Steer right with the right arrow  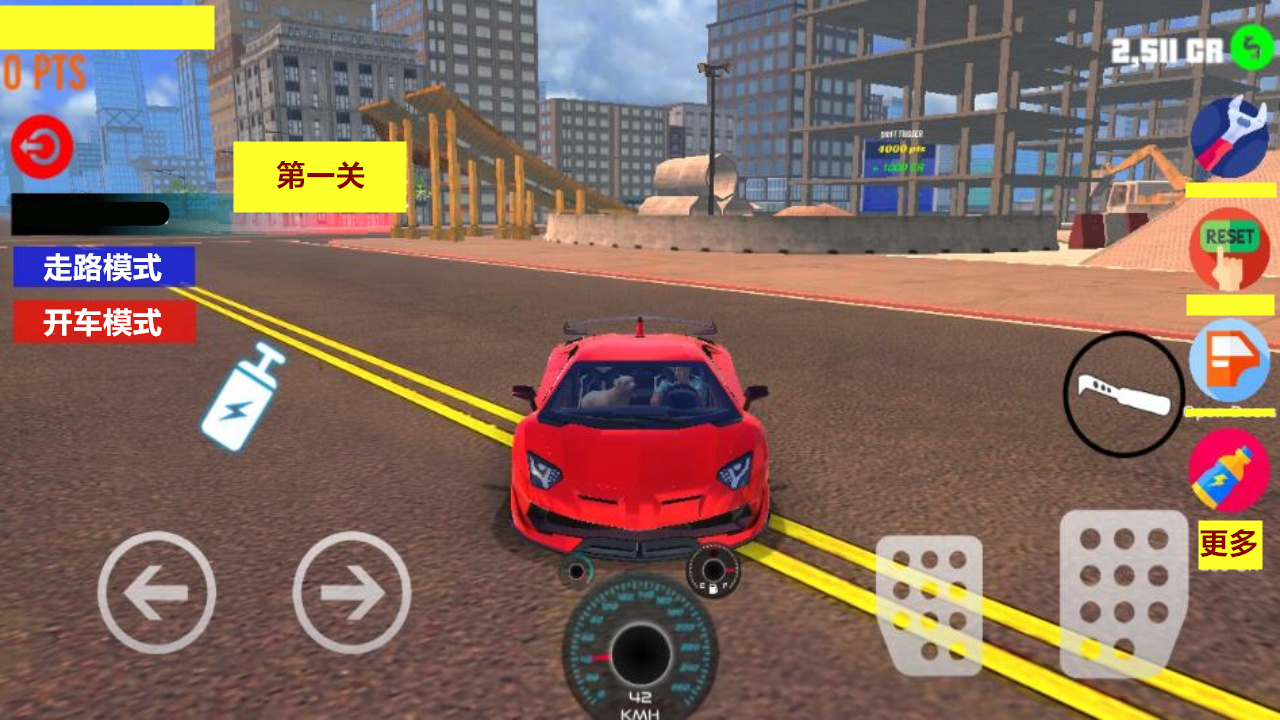pyautogui.click(x=352, y=592)
